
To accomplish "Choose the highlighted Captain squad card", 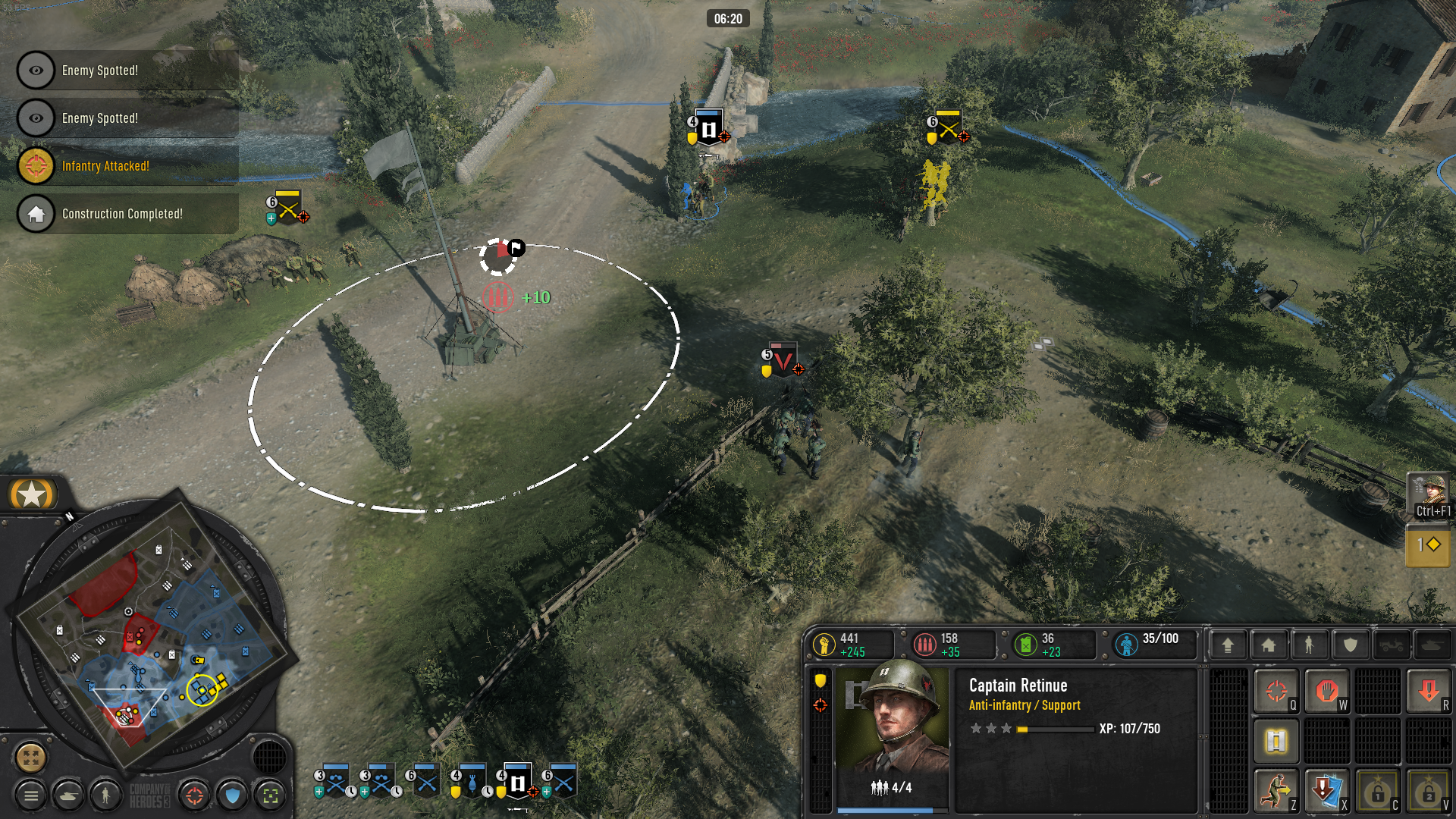I will pos(518,782).
